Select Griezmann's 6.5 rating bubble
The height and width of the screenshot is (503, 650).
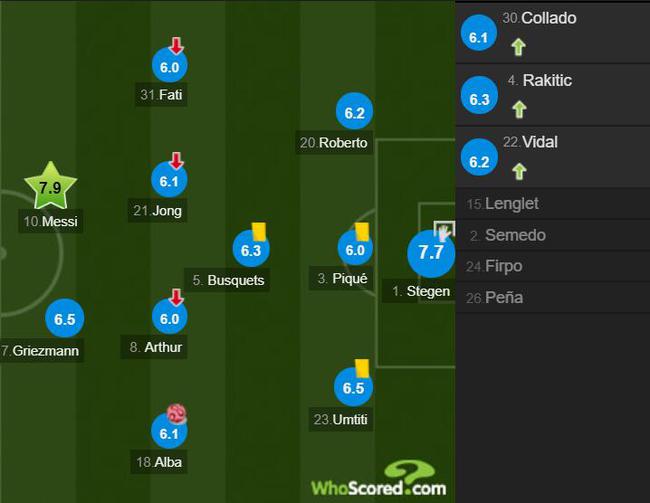click(x=65, y=320)
